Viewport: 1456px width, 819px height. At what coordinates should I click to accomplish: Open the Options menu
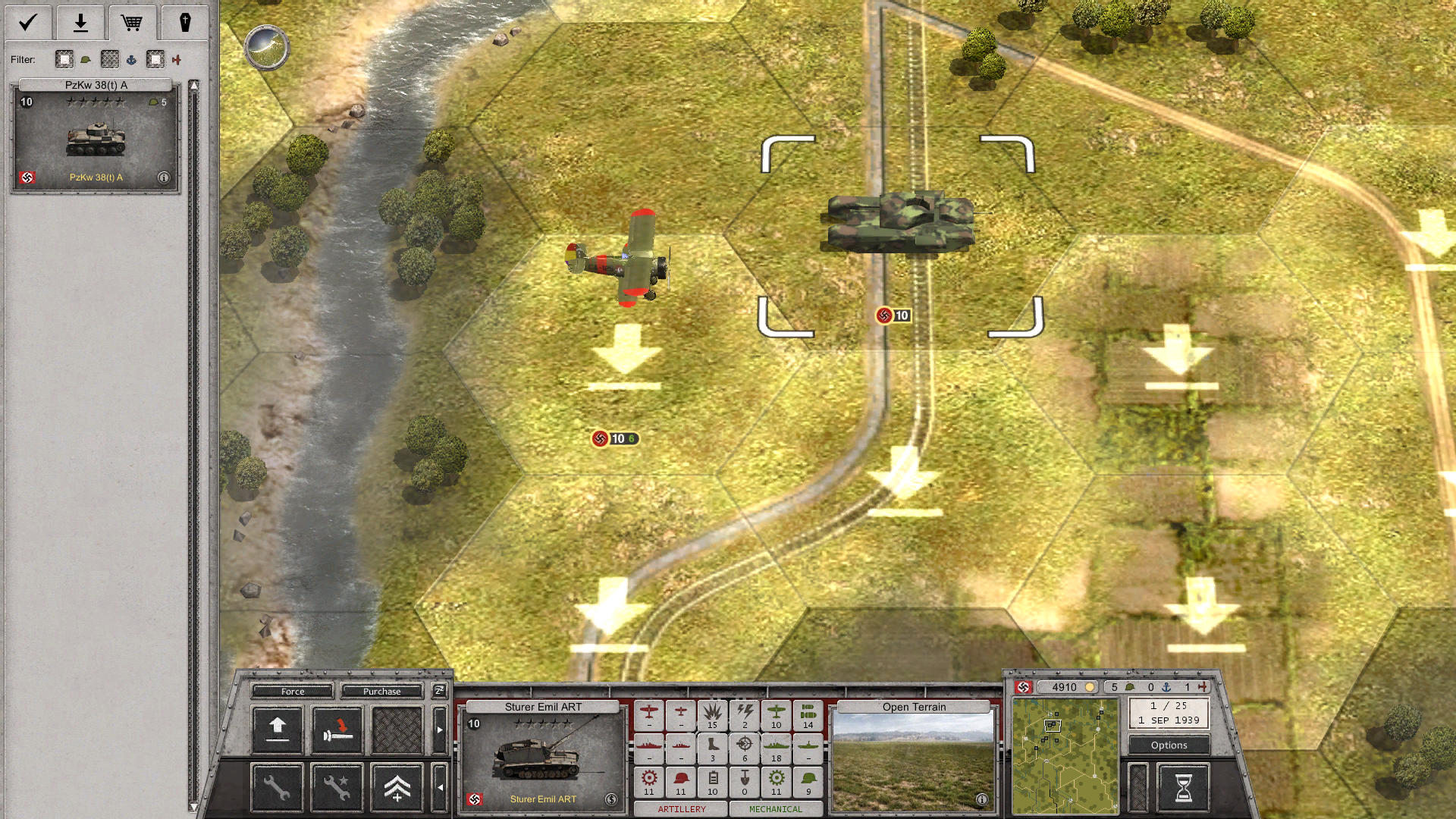pyautogui.click(x=1169, y=745)
